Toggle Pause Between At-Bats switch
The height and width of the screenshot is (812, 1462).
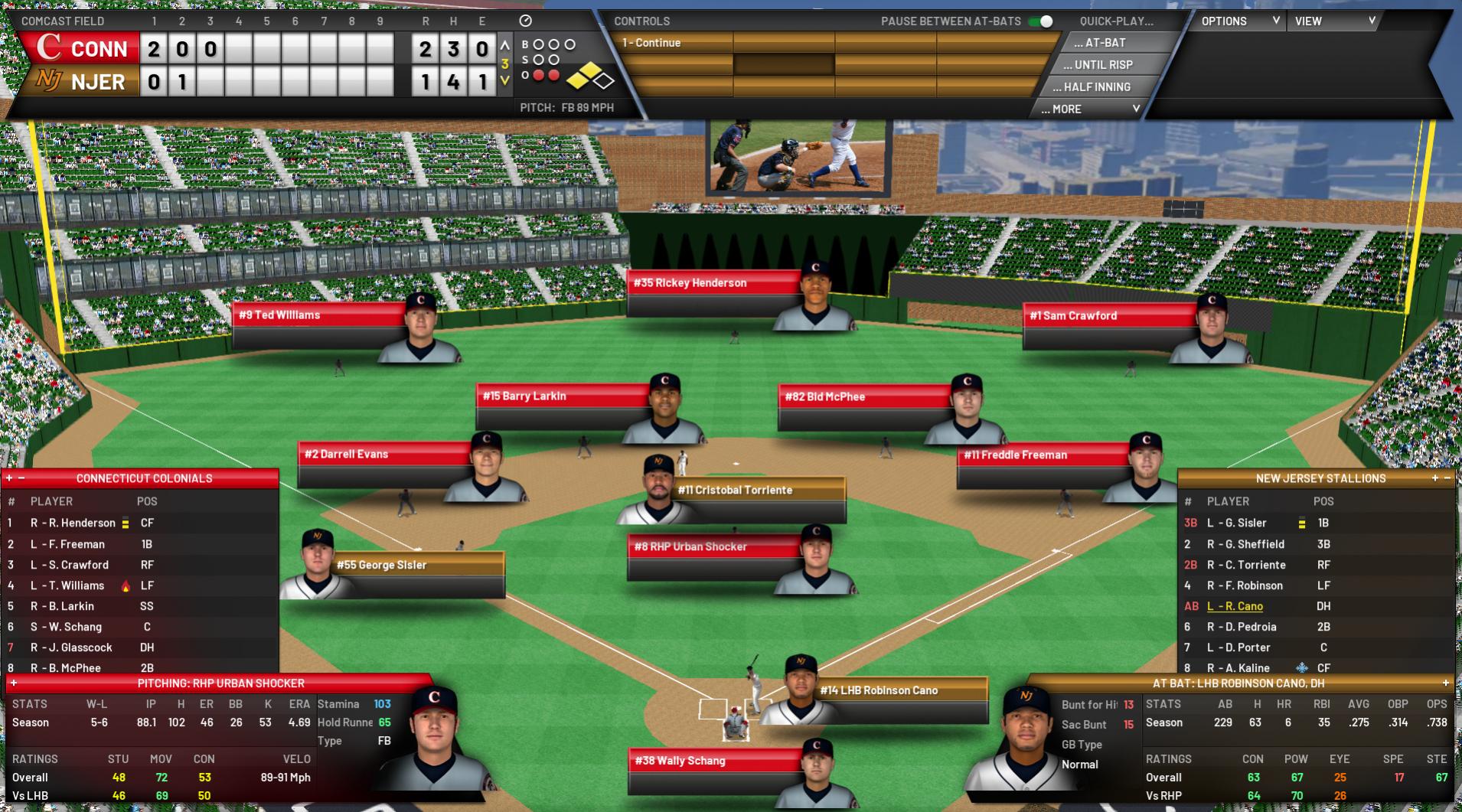tap(1040, 21)
